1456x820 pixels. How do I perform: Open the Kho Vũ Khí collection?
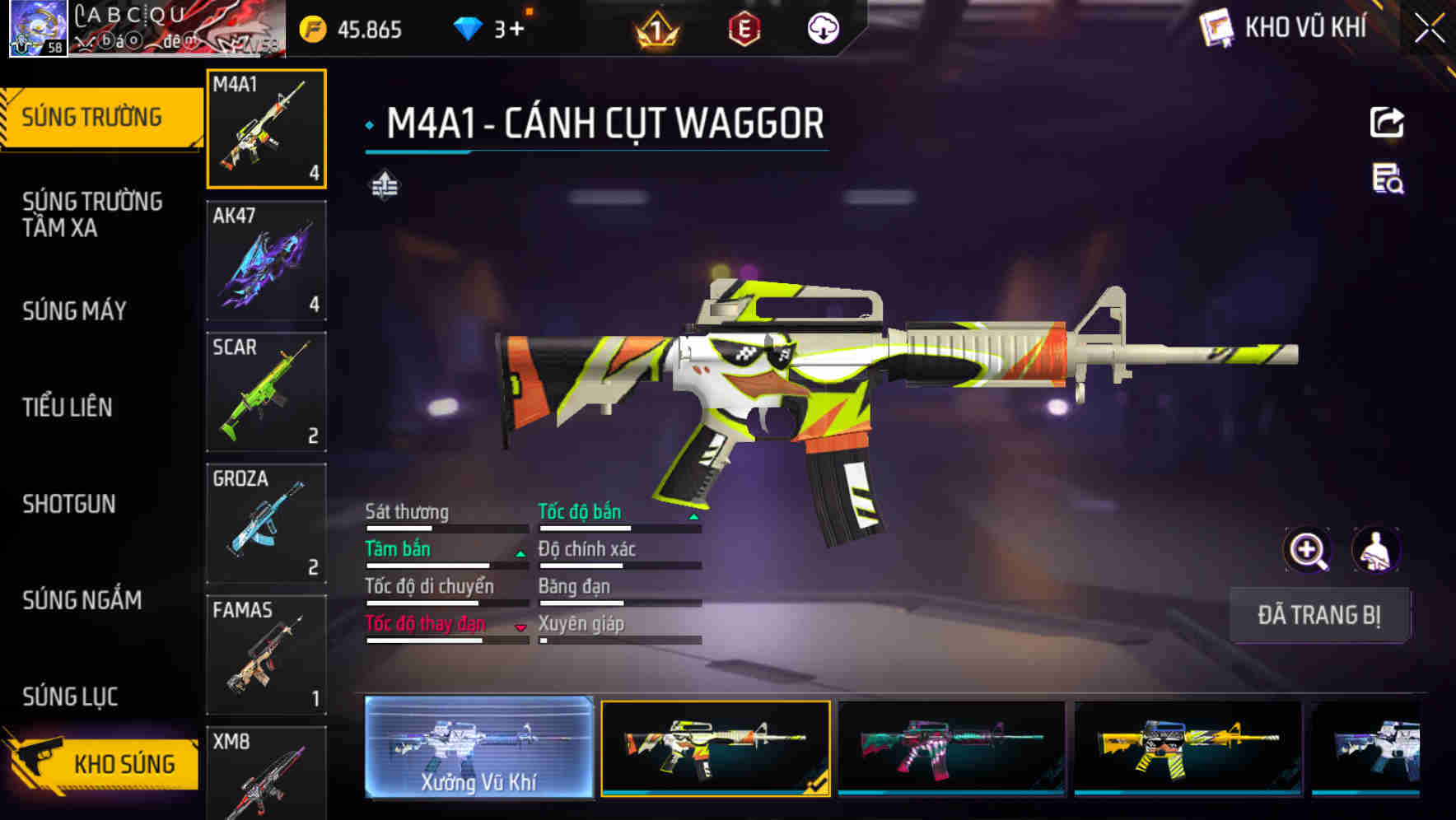(x=1285, y=28)
